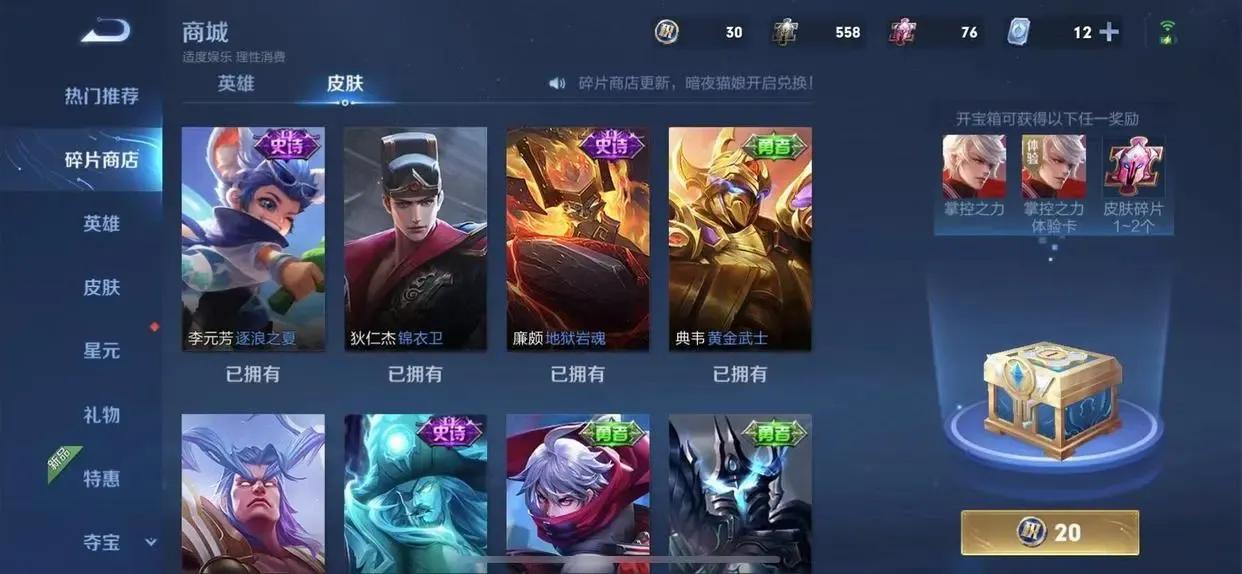Tap the plus button to add currency
This screenshot has height=574, width=1242.
coord(1109,32)
